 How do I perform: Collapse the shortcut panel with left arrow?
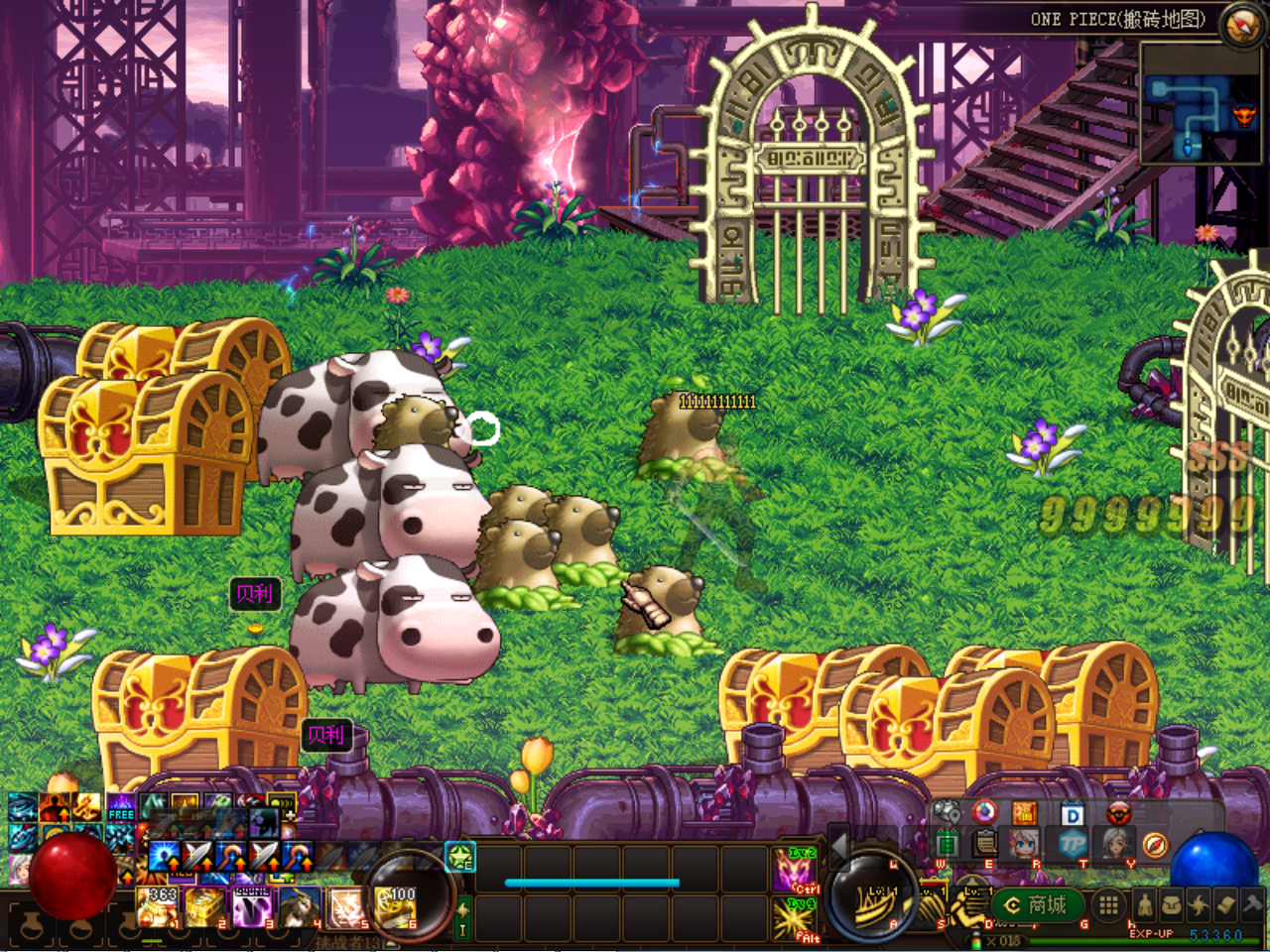coord(839,846)
